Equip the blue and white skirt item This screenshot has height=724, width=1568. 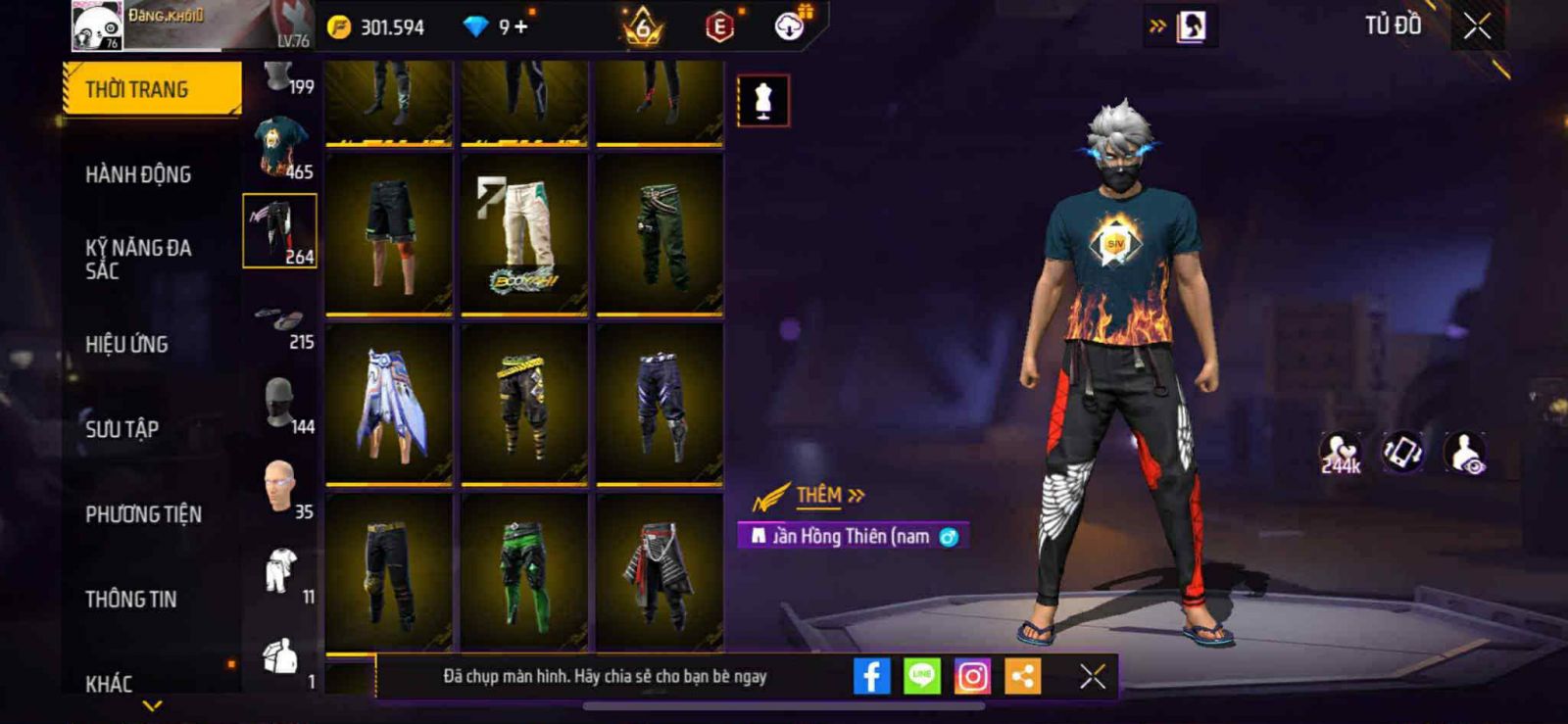tap(388, 404)
